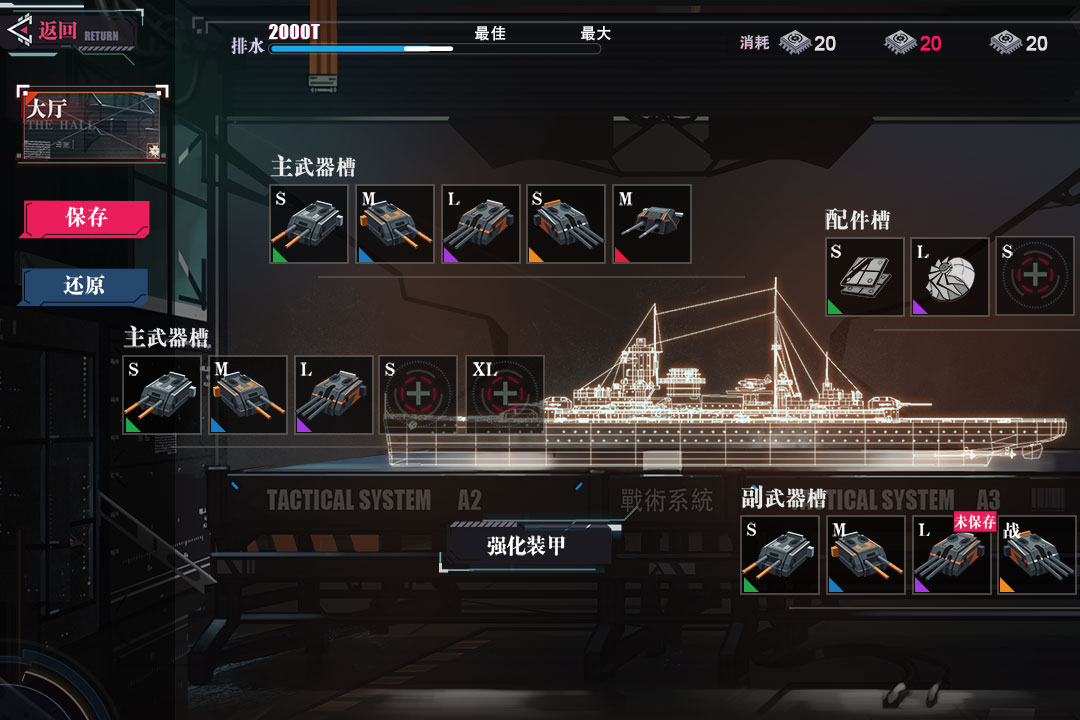Screen dimensions: 1080x720
Task: Select the red-cornered M main weapon turret
Action: pos(652,224)
